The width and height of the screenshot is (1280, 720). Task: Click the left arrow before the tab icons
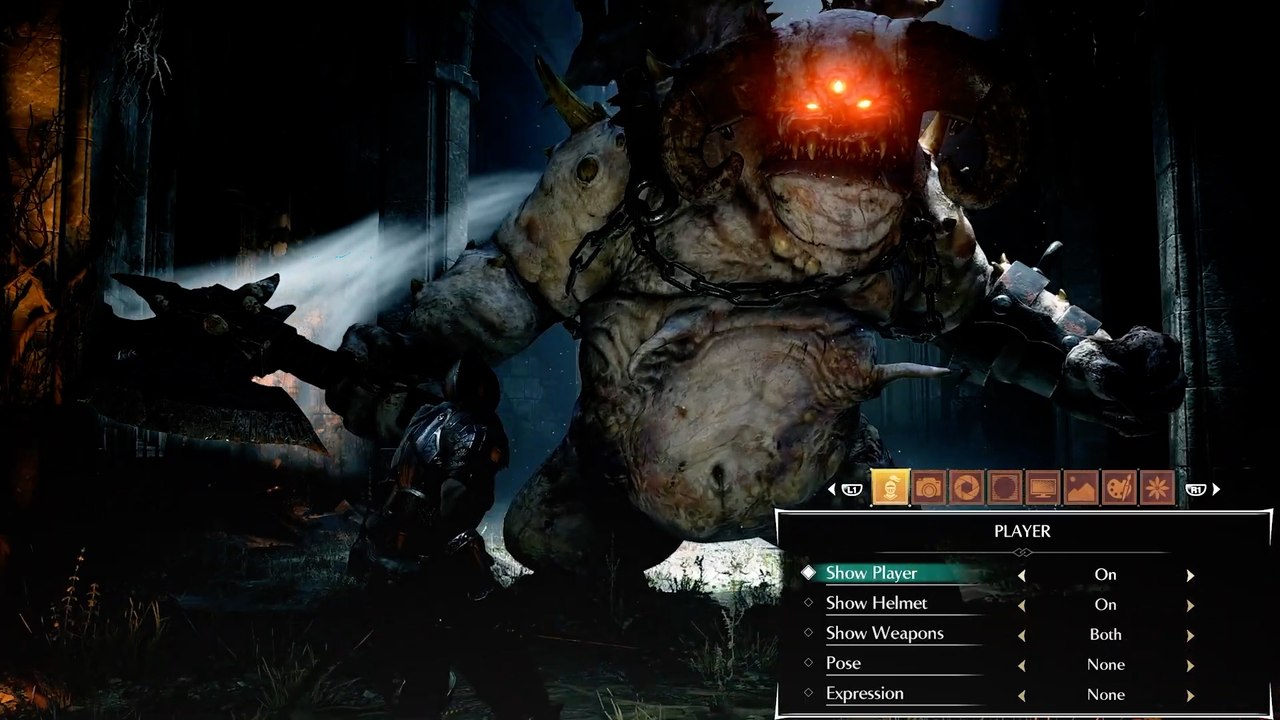[x=832, y=489]
